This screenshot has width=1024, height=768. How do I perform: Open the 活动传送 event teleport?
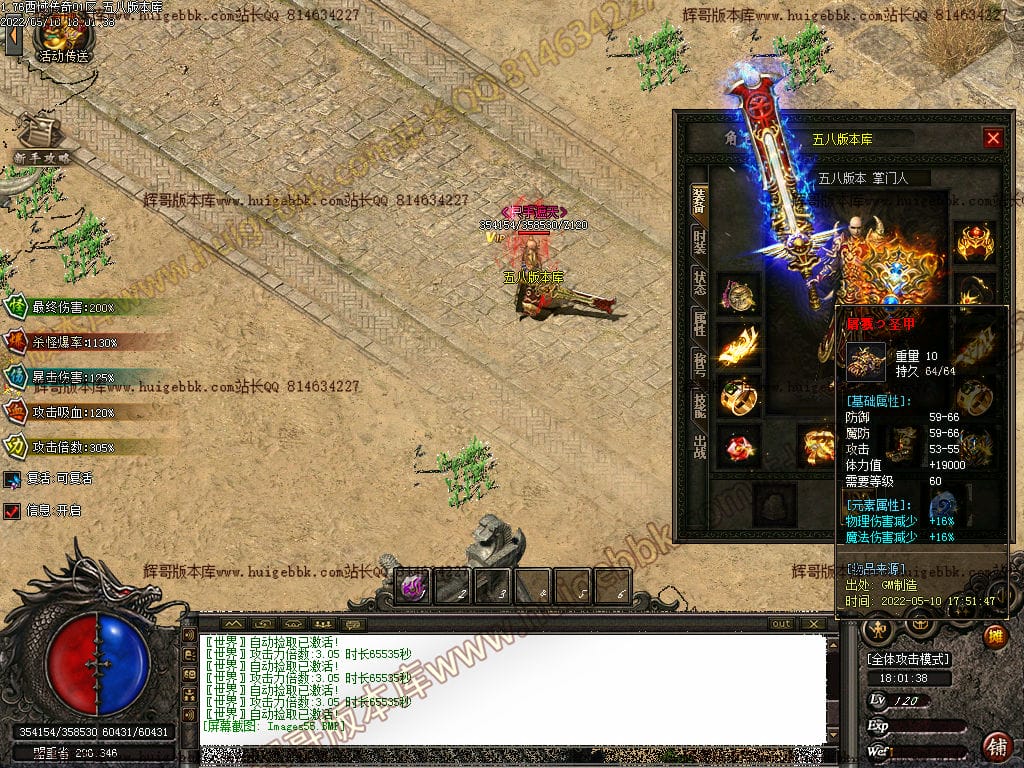pyautogui.click(x=63, y=40)
